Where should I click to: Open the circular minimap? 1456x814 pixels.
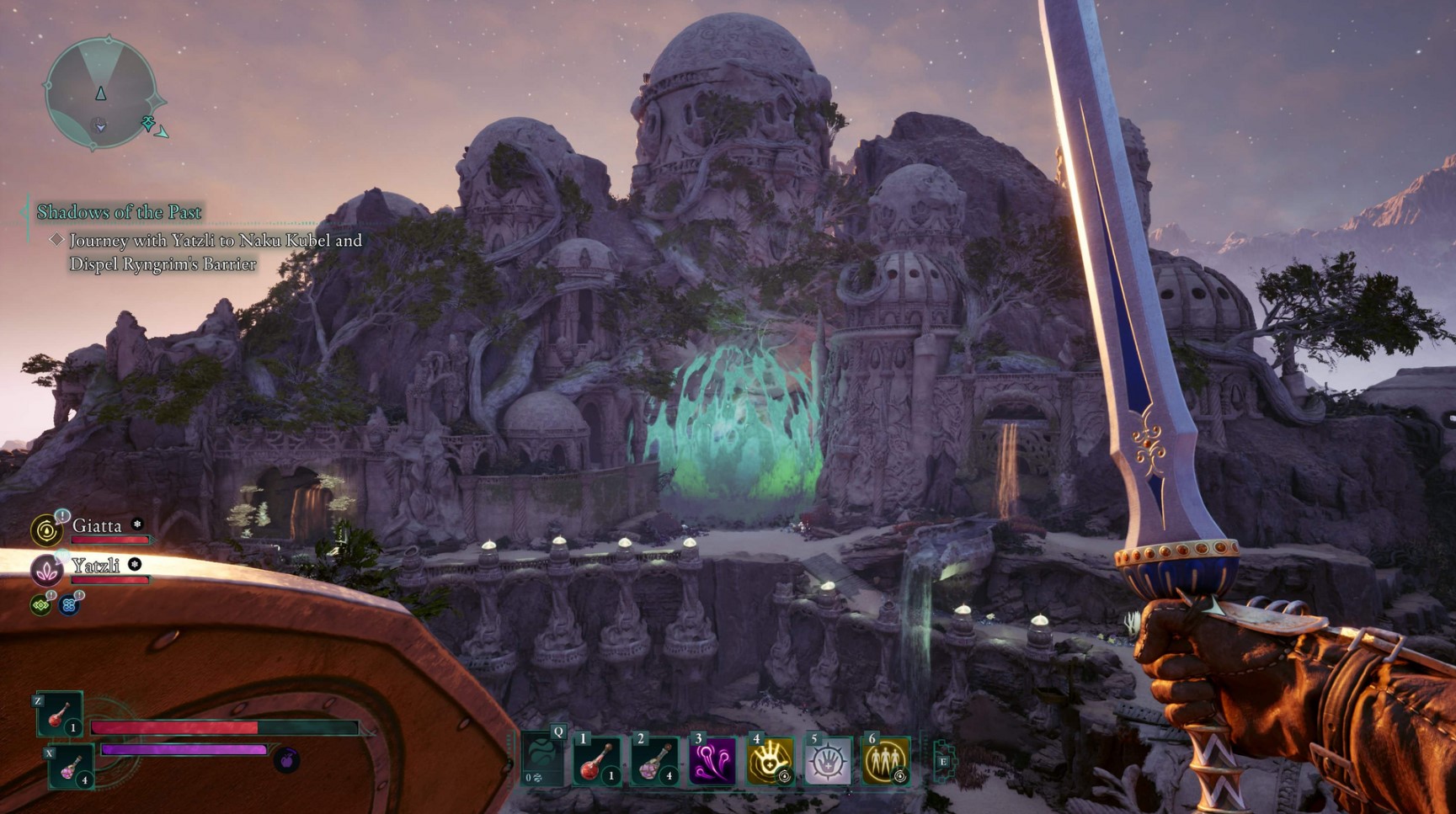click(x=100, y=93)
